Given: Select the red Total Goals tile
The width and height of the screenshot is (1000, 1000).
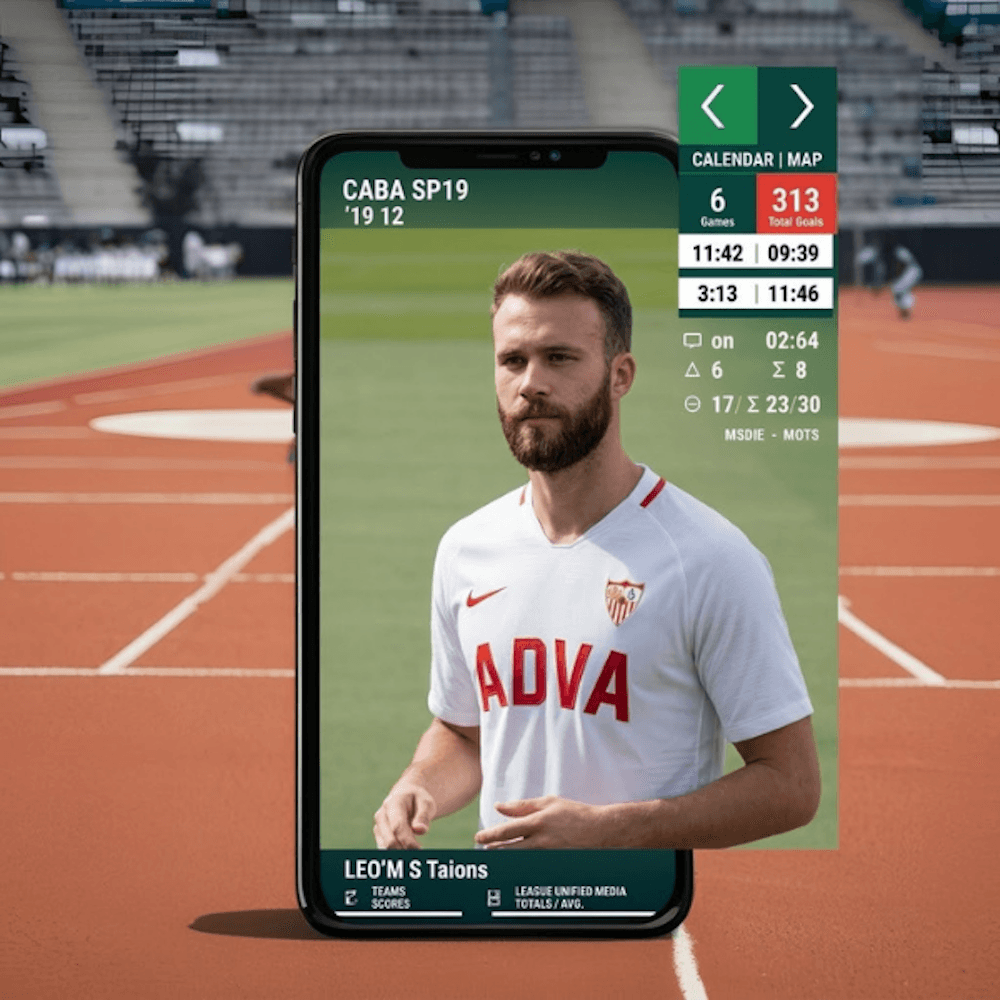Looking at the screenshot, I should [796, 204].
